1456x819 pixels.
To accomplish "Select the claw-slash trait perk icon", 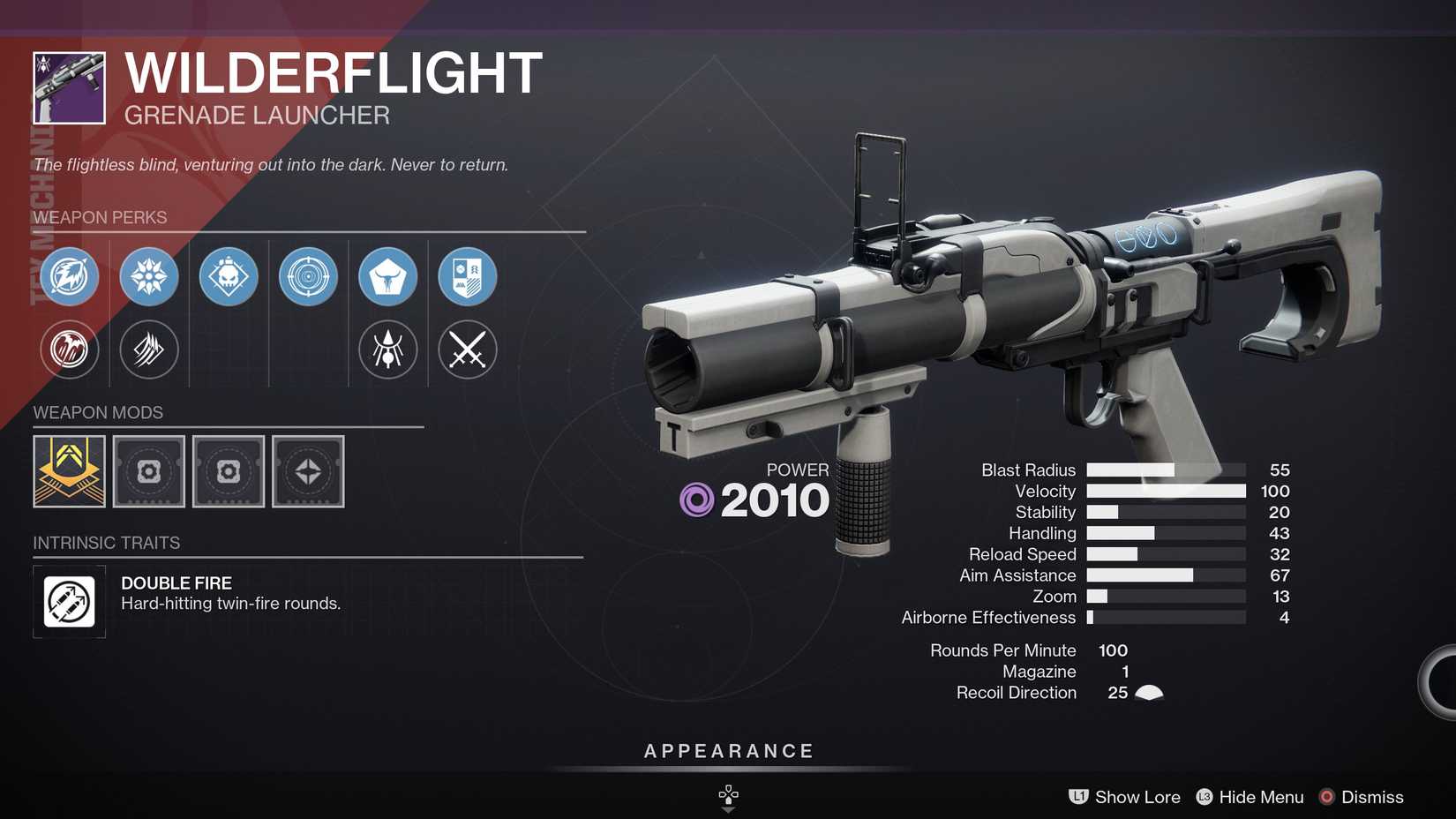I will tap(148, 349).
